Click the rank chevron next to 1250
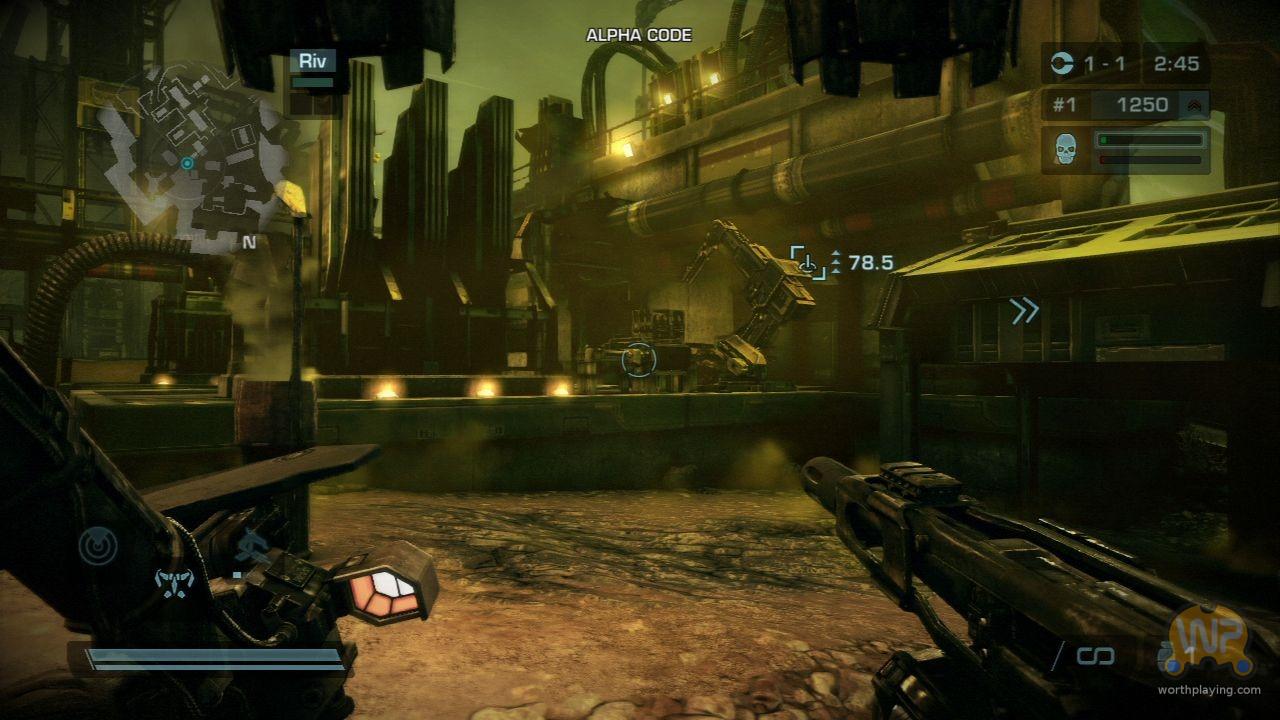The height and width of the screenshot is (720, 1280). point(1192,105)
